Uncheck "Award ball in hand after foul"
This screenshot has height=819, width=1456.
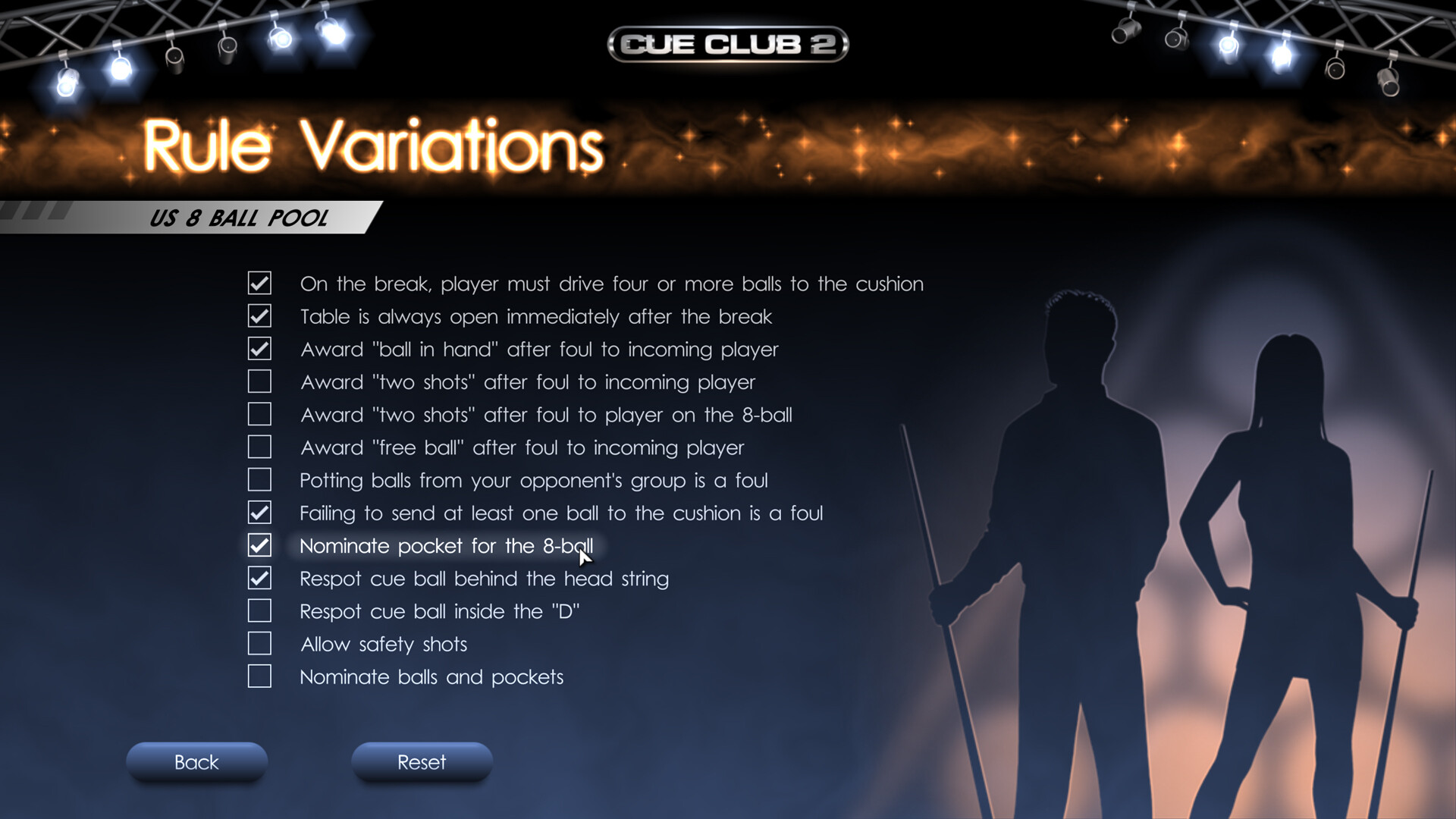(x=259, y=349)
